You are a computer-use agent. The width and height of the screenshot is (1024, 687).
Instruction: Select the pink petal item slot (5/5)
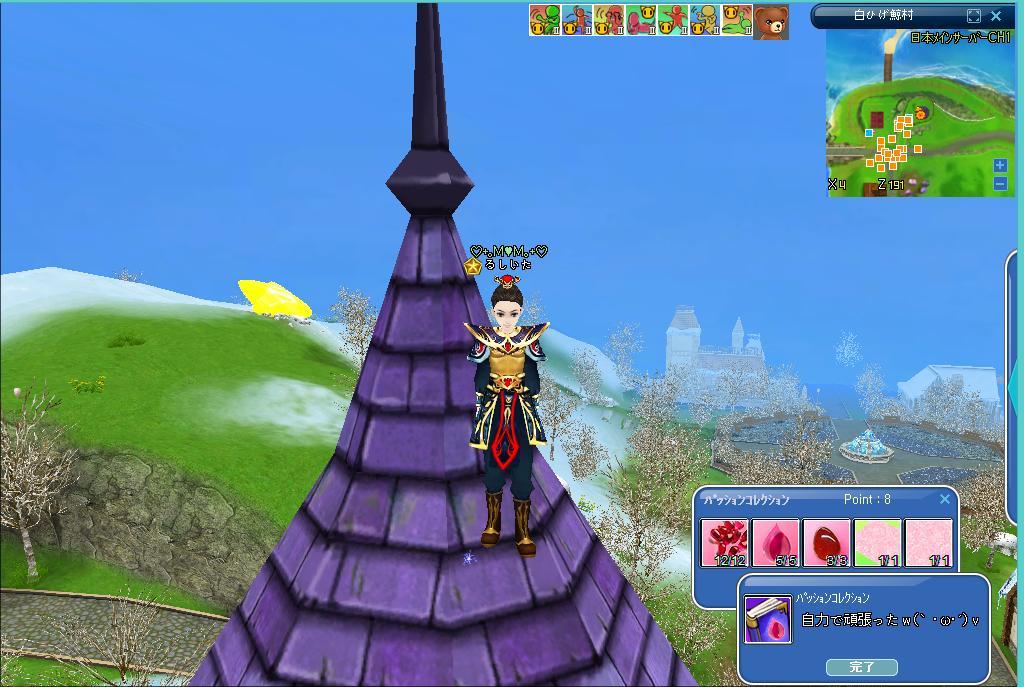[x=775, y=543]
